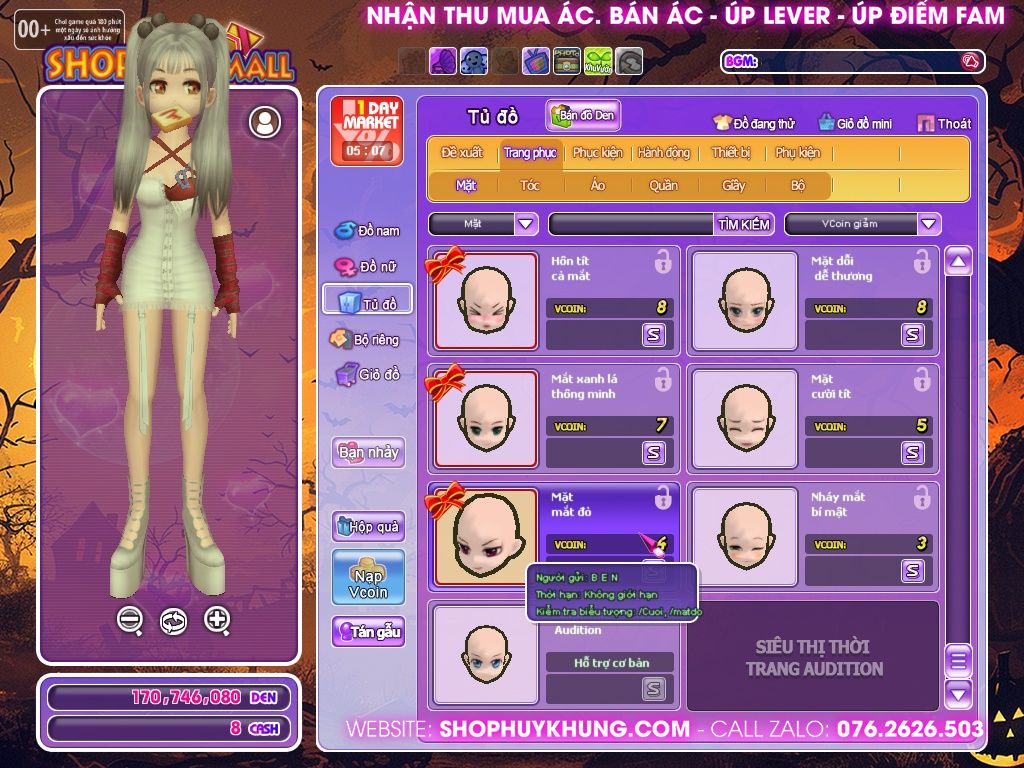
Task: Open the Giỏ đồ cart menu
Action: coord(368,375)
